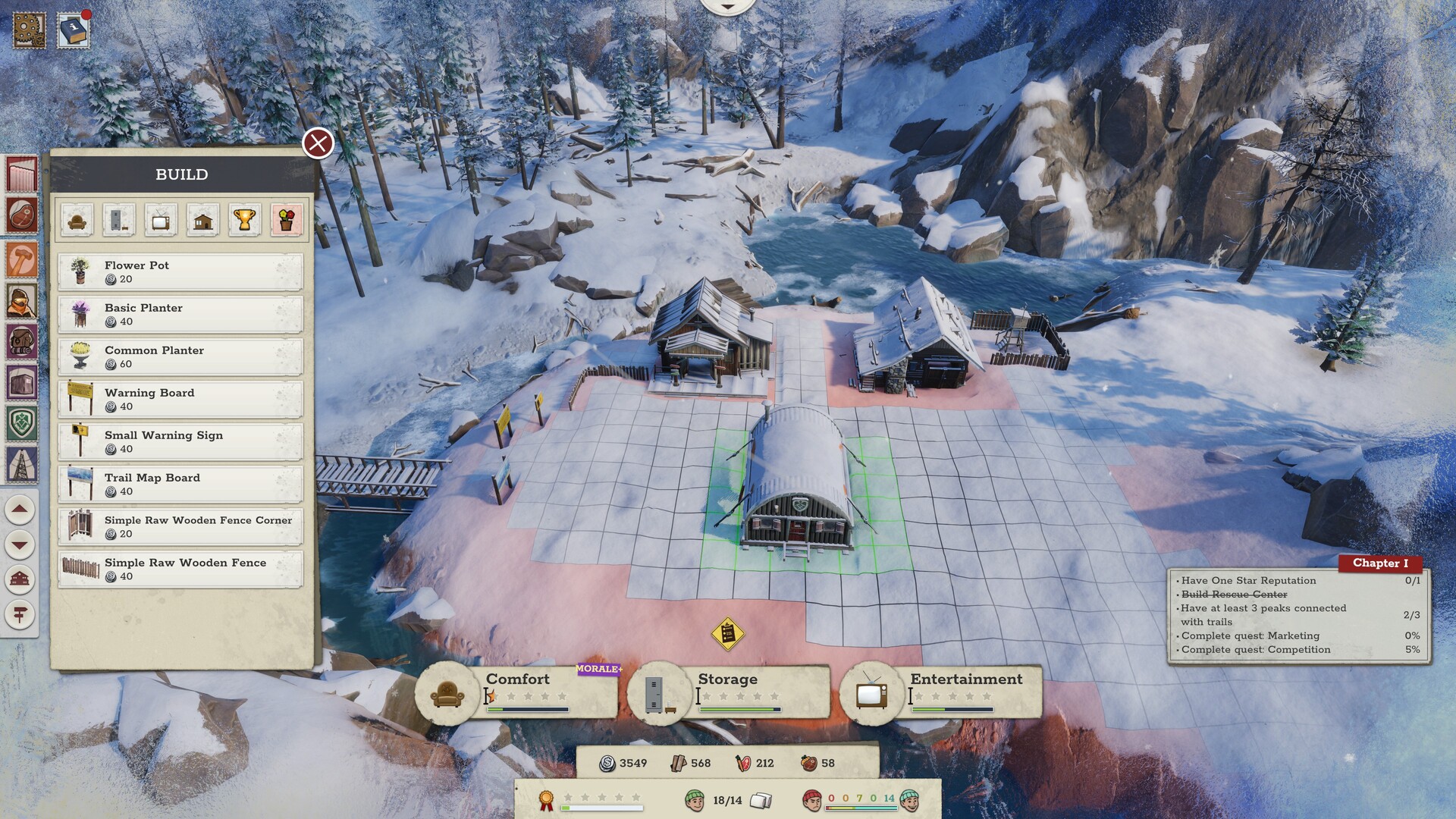The width and height of the screenshot is (1456, 819).
Task: Open the gear settings menu
Action: point(30,29)
